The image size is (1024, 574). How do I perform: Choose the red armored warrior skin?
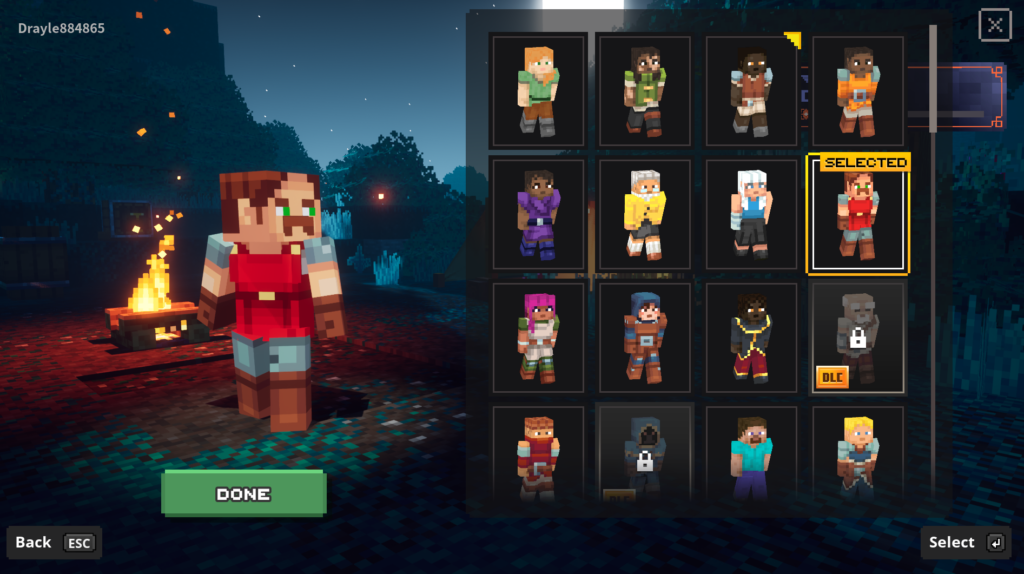pos(538,455)
